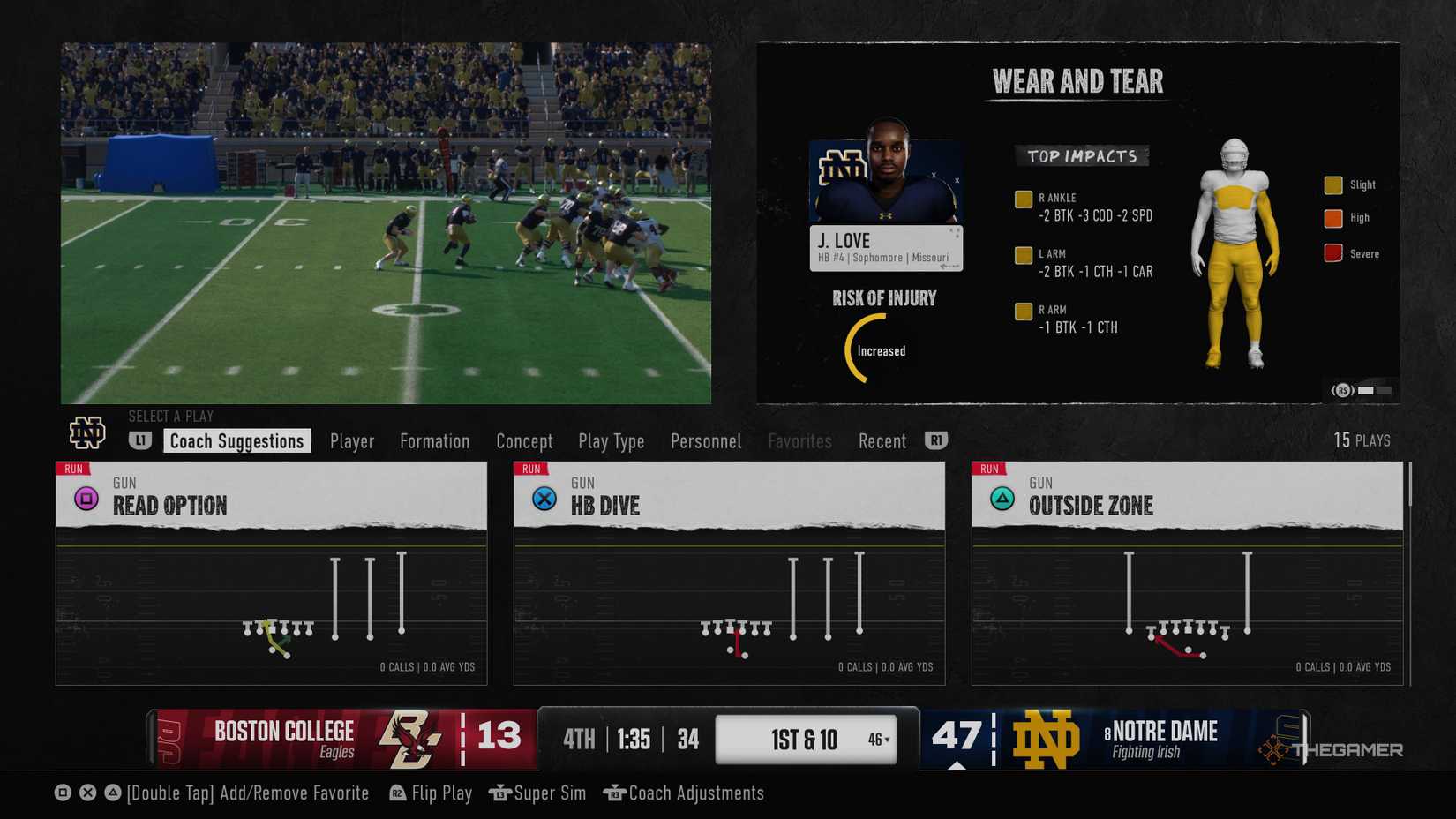
Task: Click the L1 icon beside Coach Suggestions
Action: 141,440
